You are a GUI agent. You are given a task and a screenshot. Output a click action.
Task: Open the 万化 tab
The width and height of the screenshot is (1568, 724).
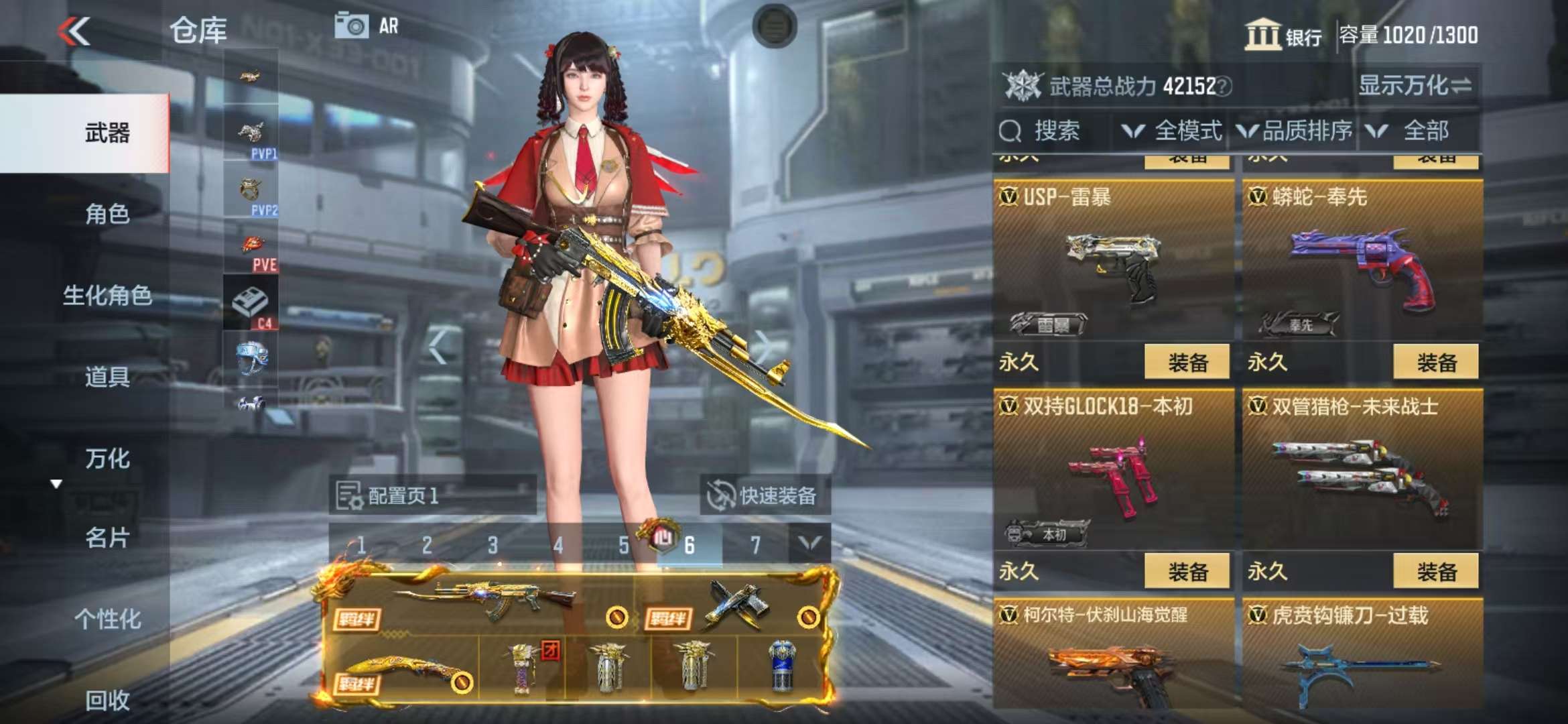tap(107, 459)
